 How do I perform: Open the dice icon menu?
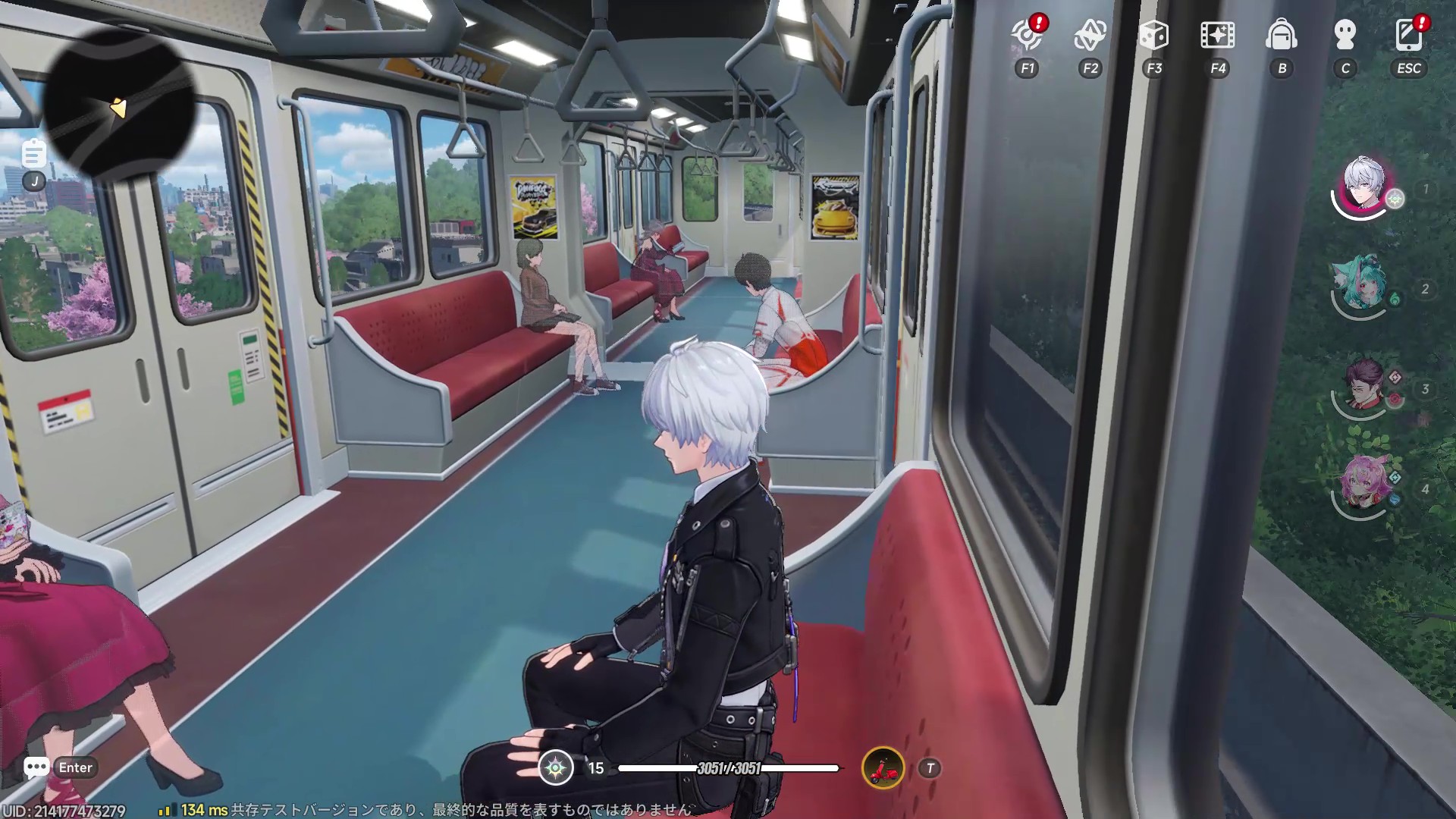1153,36
